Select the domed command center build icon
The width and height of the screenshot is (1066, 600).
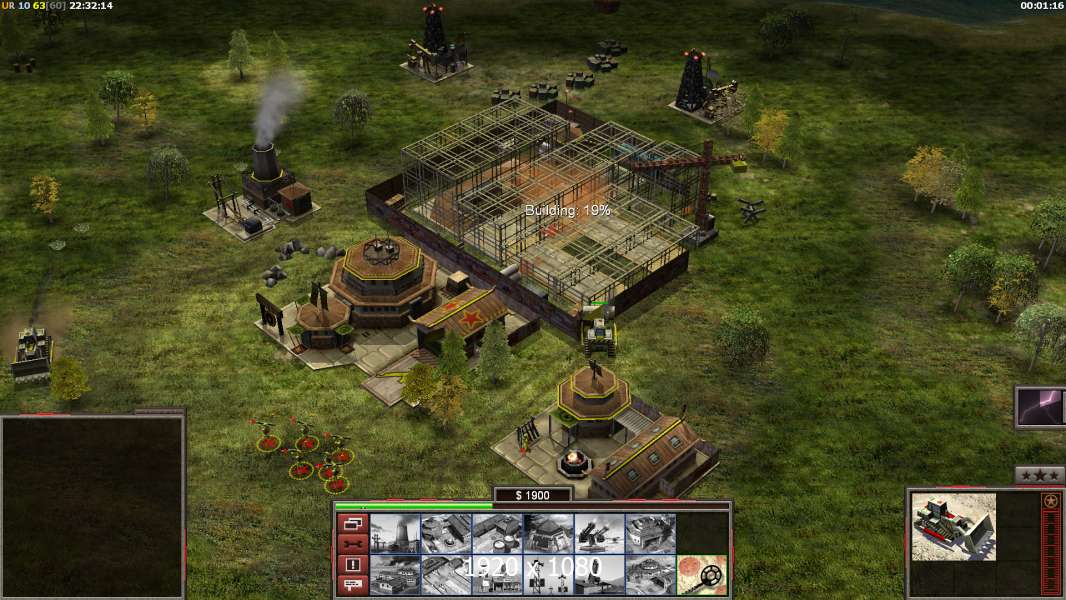650,575
